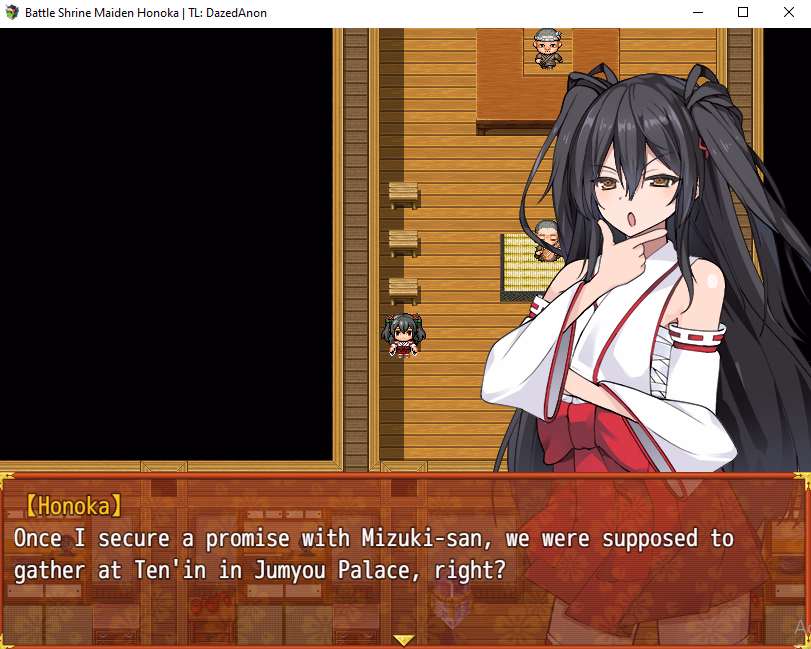Maximize the game window

pyautogui.click(x=743, y=13)
